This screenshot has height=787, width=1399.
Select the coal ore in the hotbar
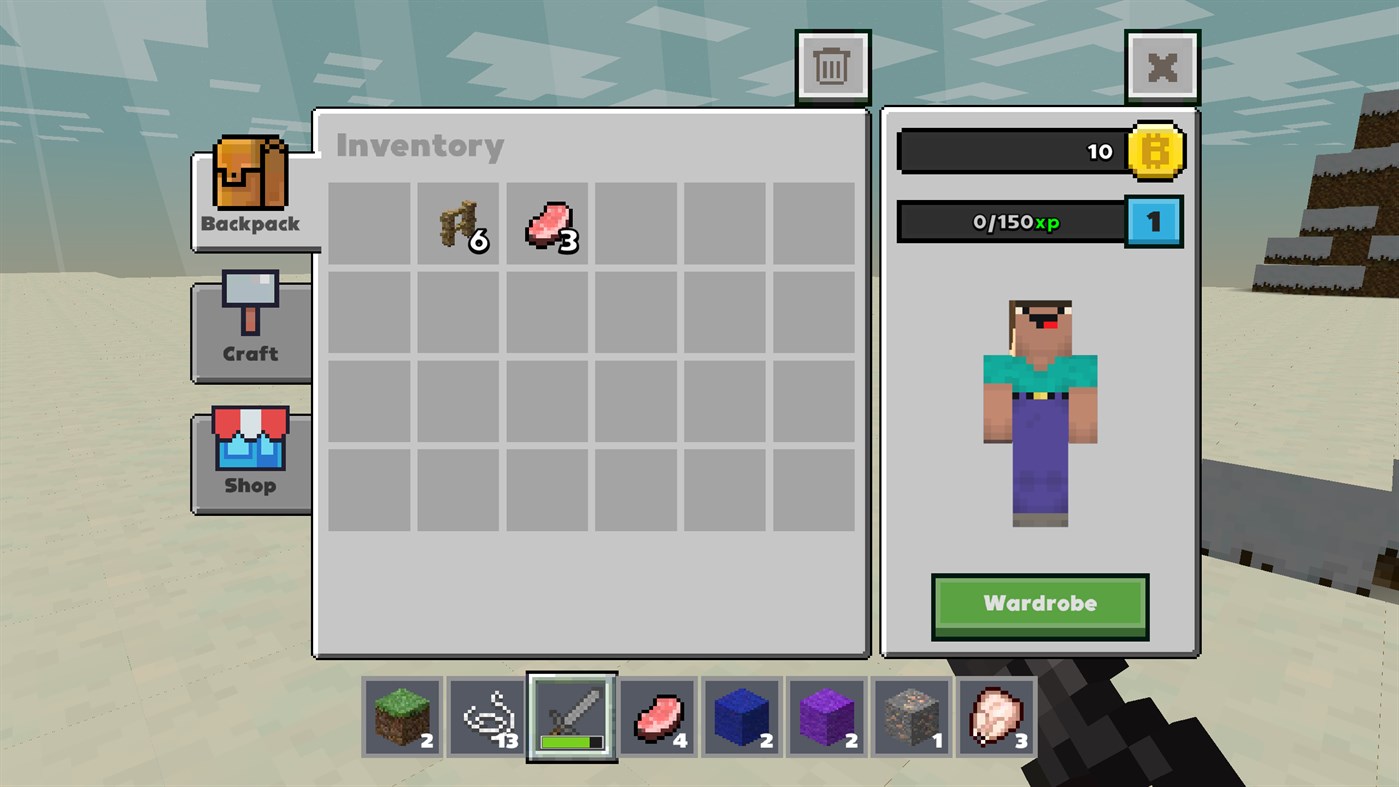911,717
